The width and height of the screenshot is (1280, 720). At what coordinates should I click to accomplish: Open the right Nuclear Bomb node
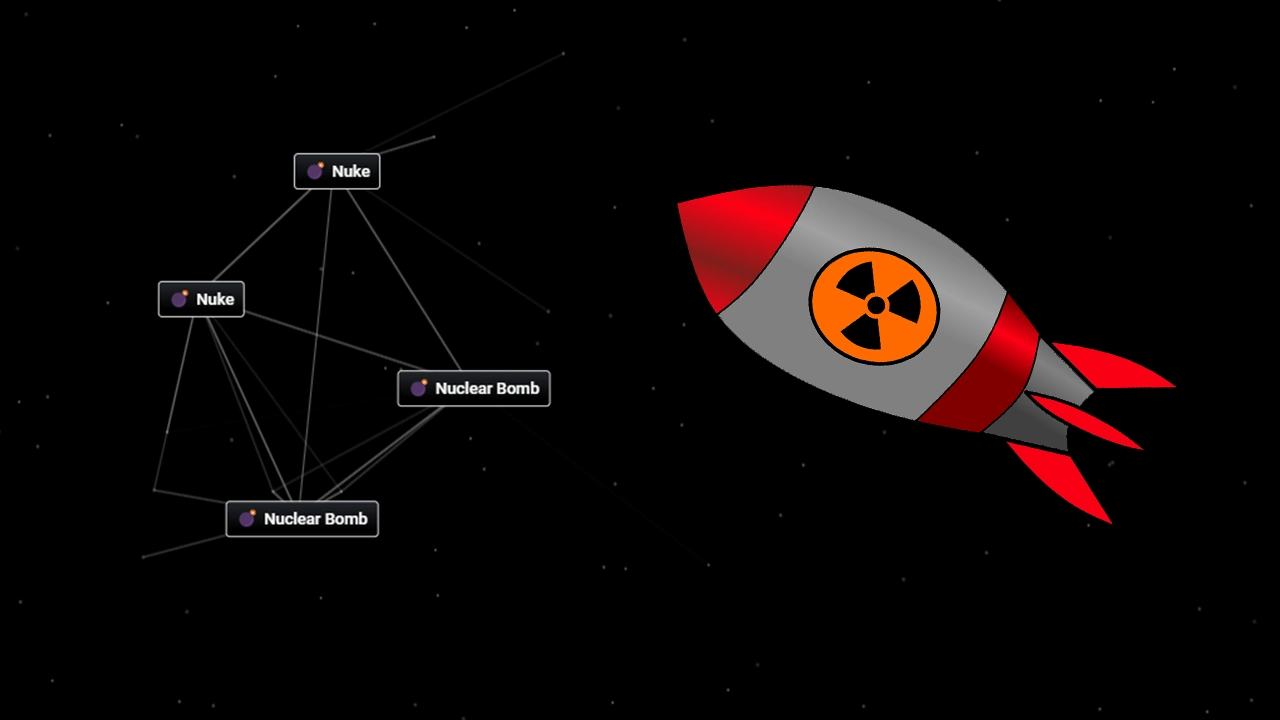473,388
